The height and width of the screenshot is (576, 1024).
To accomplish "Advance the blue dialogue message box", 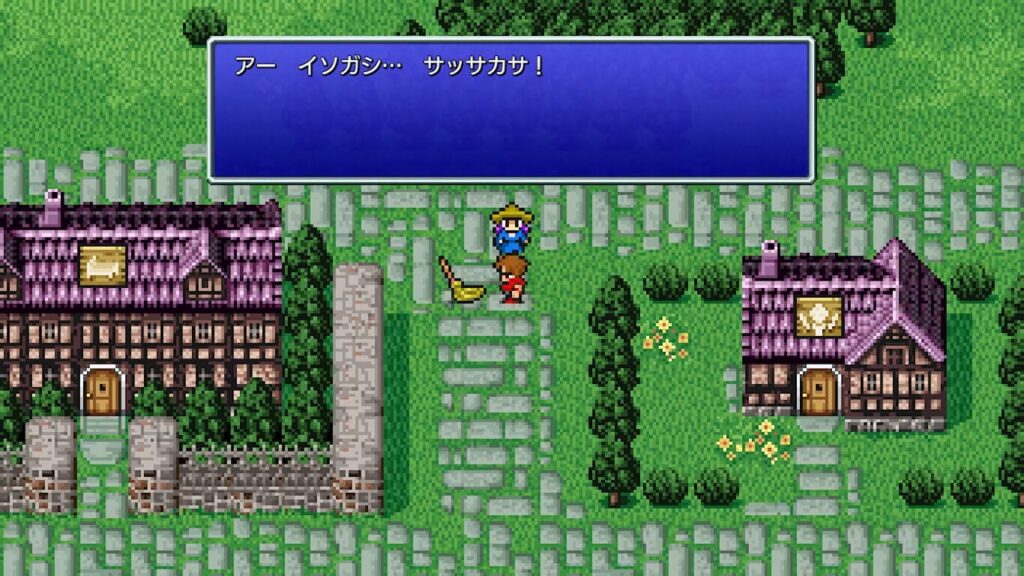I will pyautogui.click(x=510, y=110).
